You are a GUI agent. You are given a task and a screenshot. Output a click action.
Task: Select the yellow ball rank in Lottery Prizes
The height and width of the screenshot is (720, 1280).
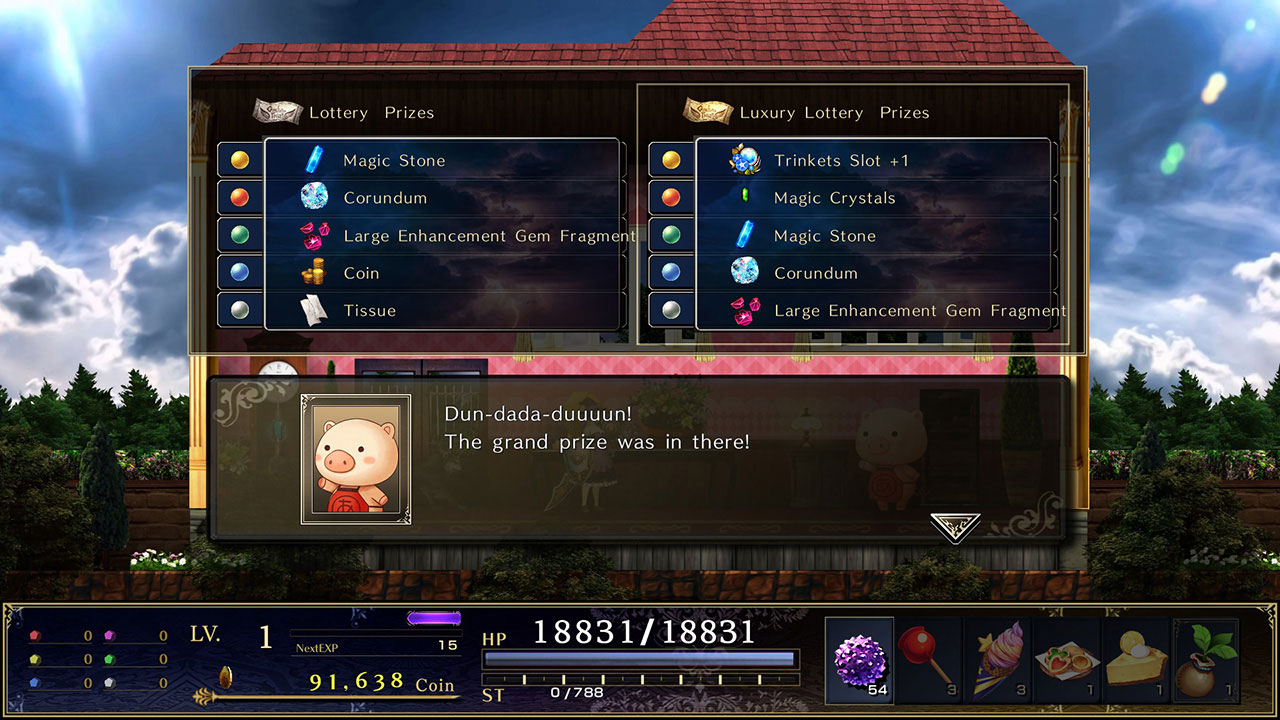[x=240, y=160]
